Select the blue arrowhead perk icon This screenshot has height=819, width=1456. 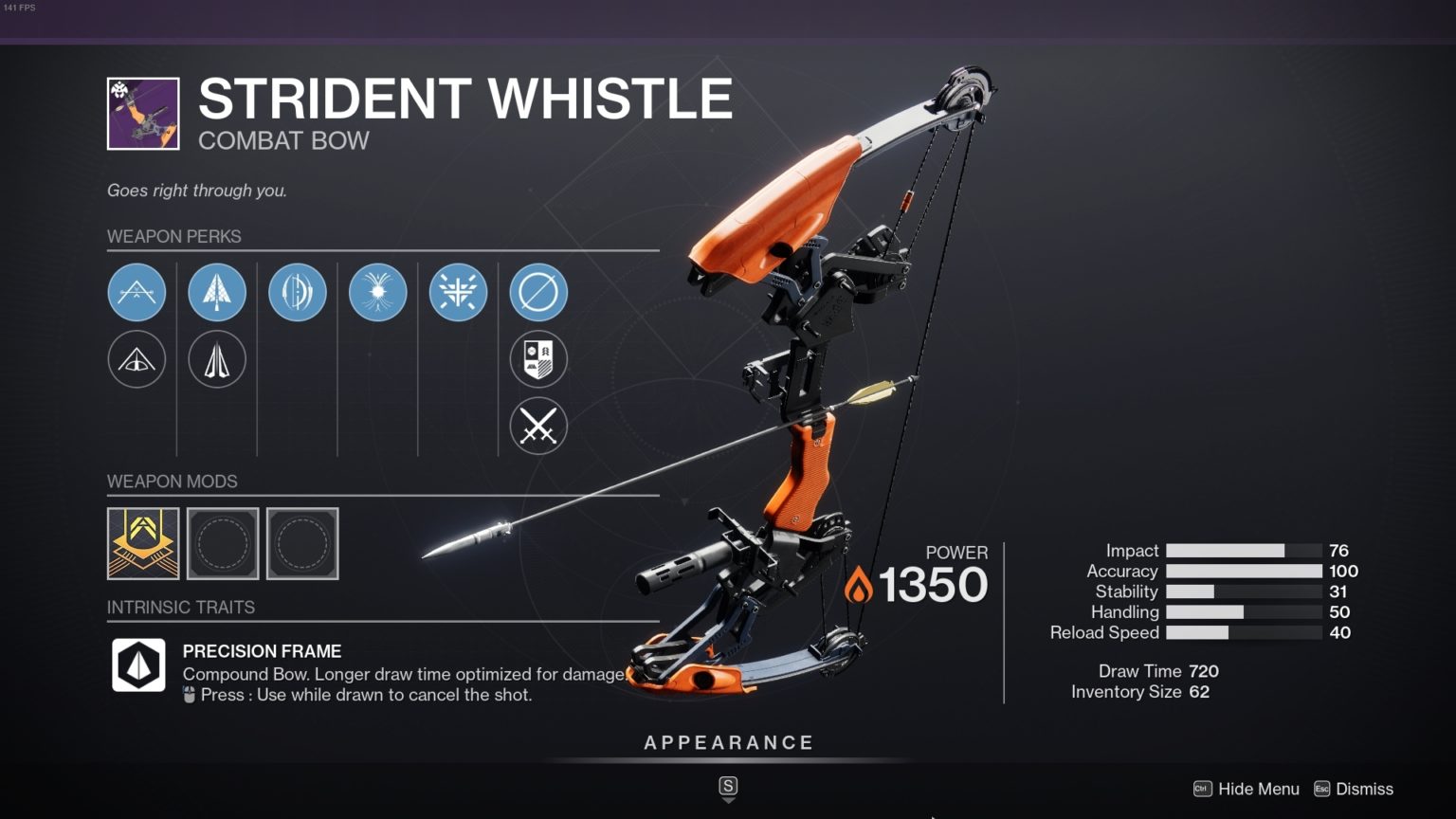[x=217, y=292]
